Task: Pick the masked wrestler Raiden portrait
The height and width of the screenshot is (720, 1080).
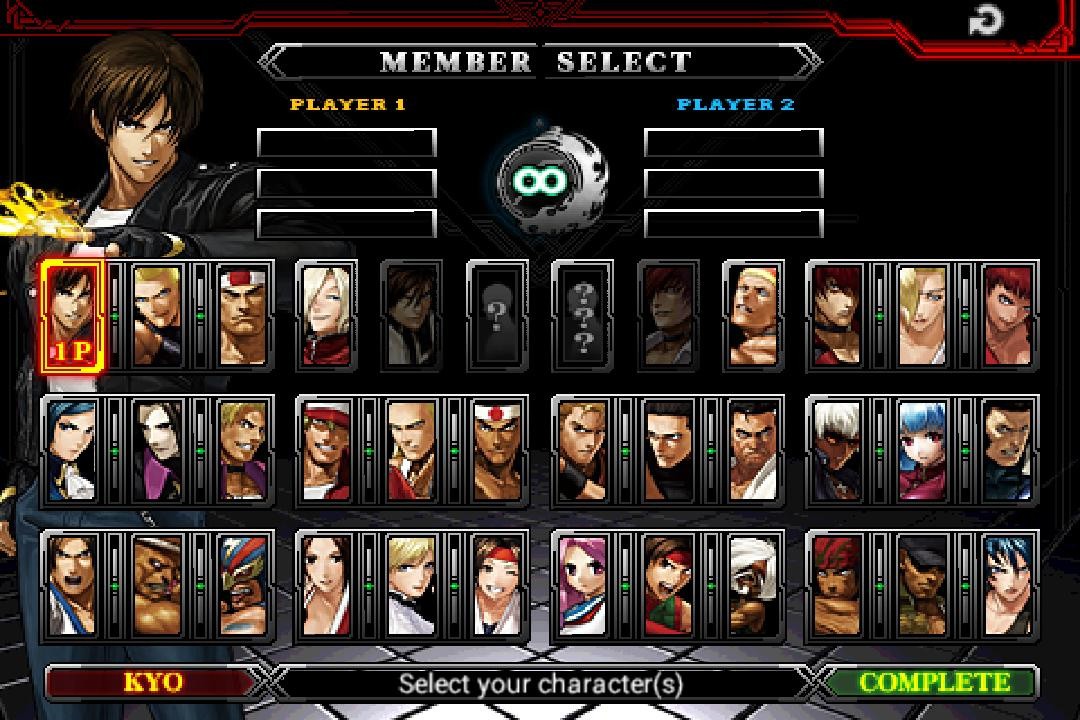Action: [x=241, y=586]
